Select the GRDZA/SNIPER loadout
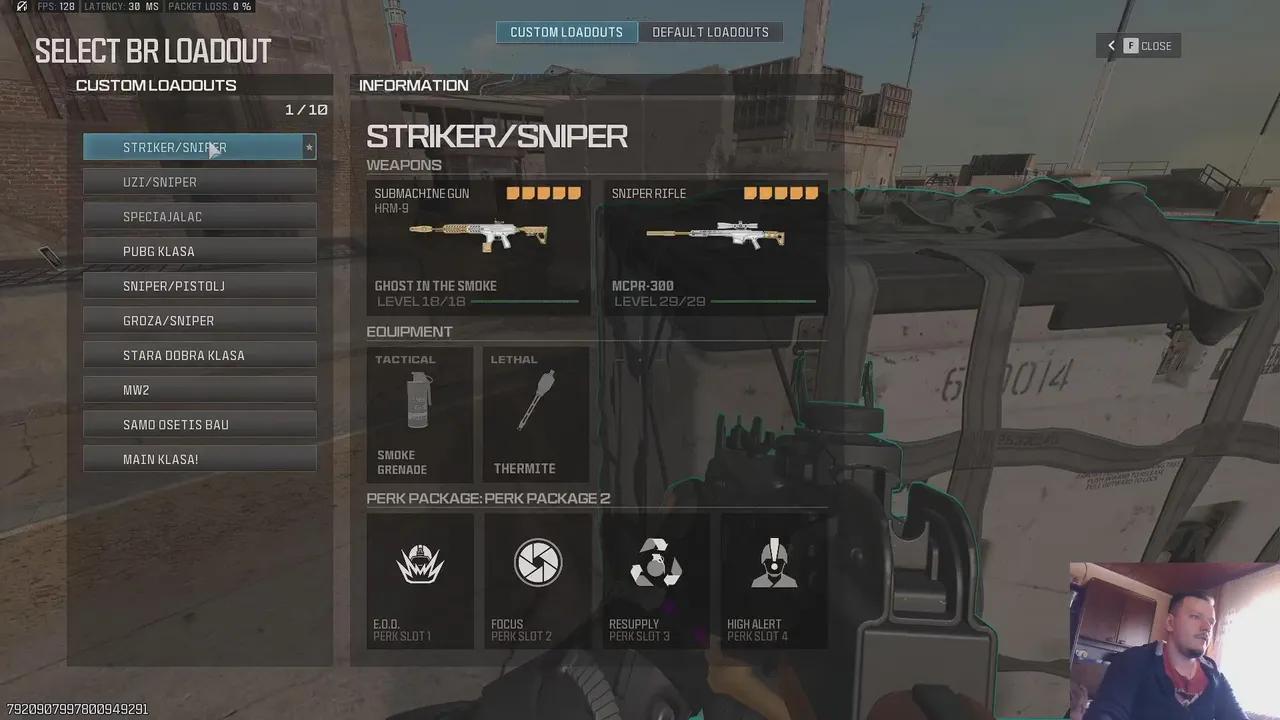The image size is (1280, 720). 199,321
